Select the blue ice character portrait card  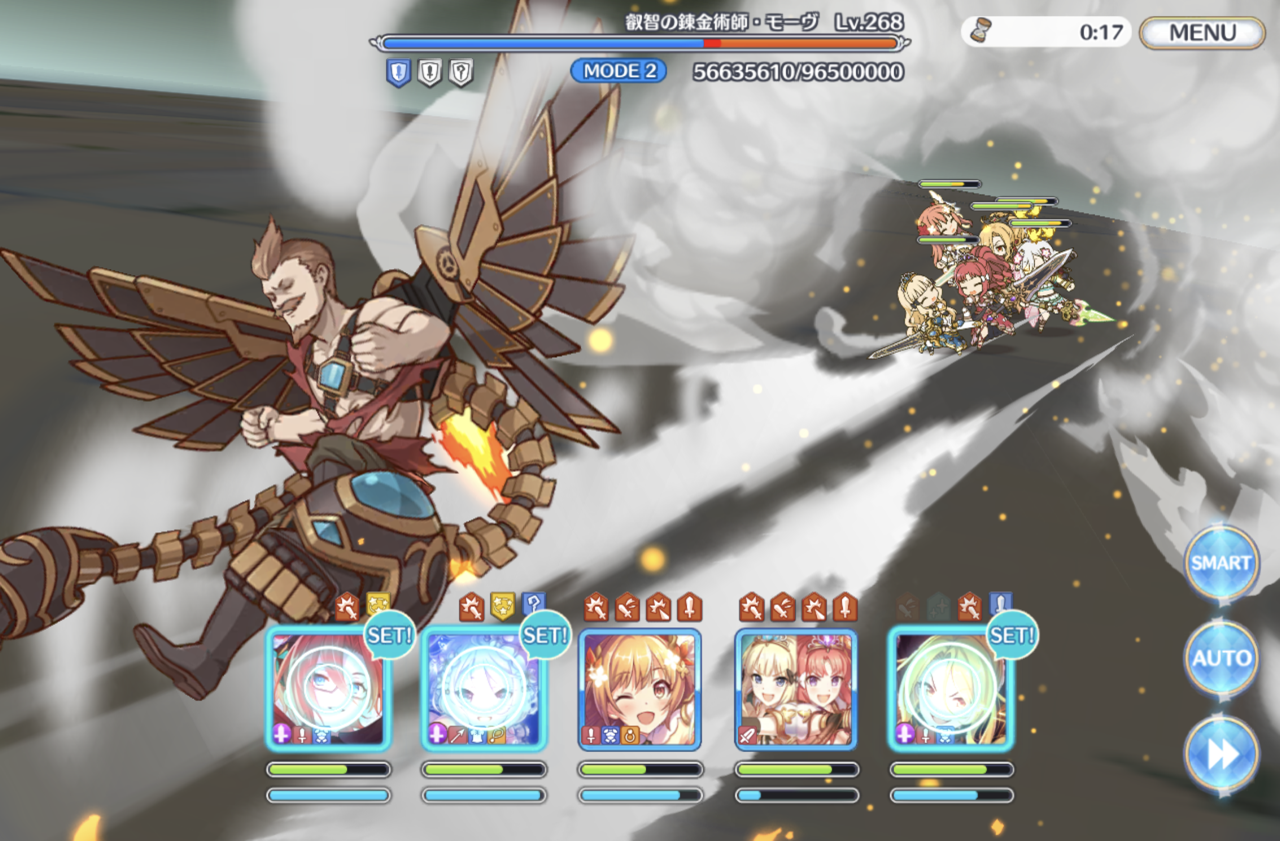(484, 688)
